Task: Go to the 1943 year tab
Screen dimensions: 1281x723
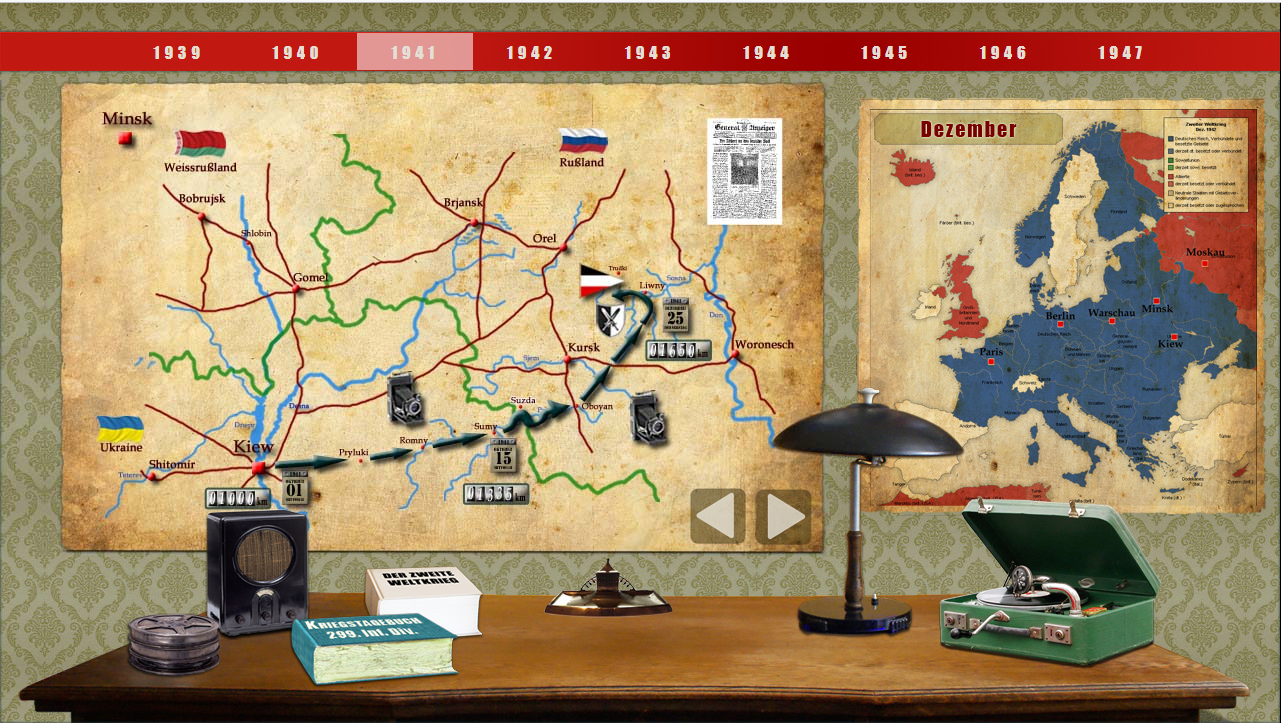Action: pos(648,53)
